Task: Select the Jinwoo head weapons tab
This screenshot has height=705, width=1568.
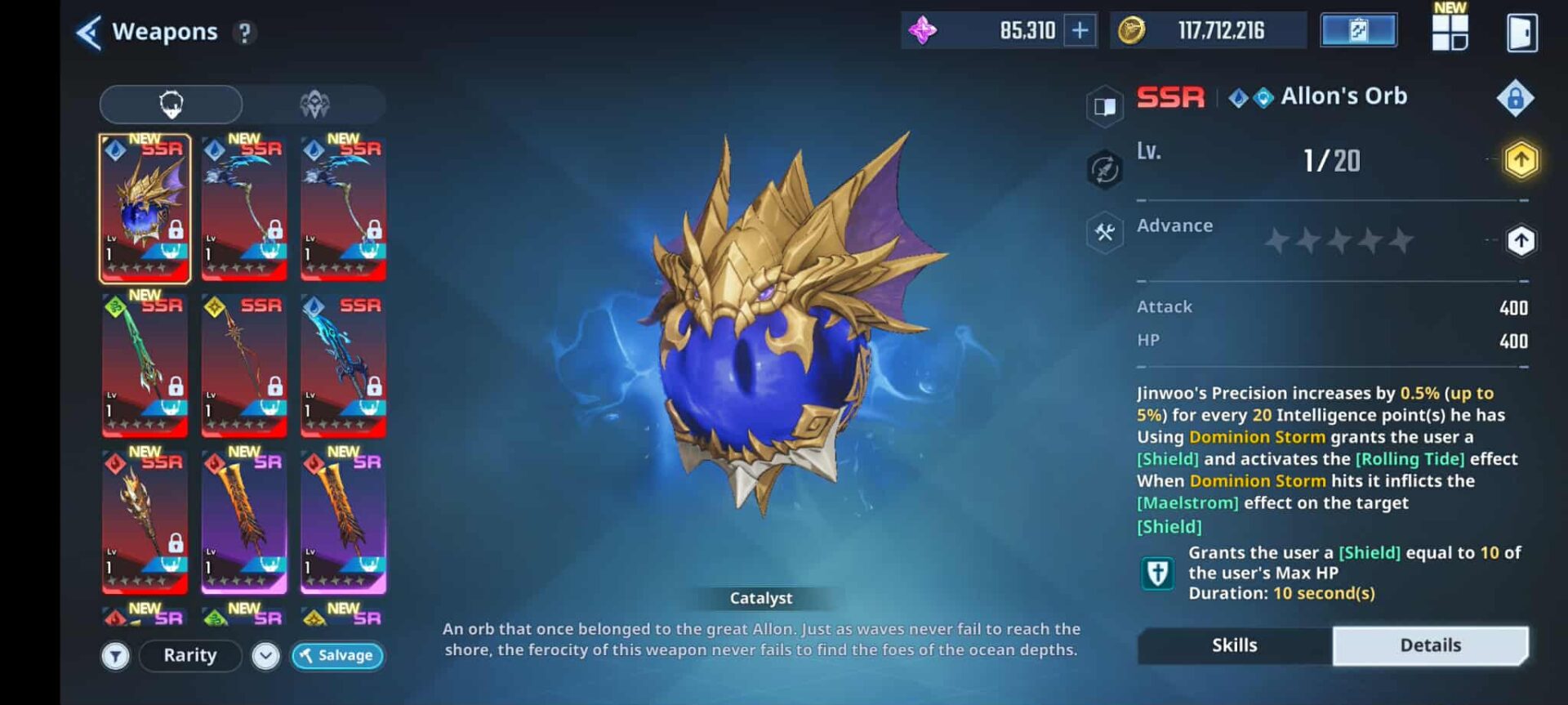Action: pos(171,105)
